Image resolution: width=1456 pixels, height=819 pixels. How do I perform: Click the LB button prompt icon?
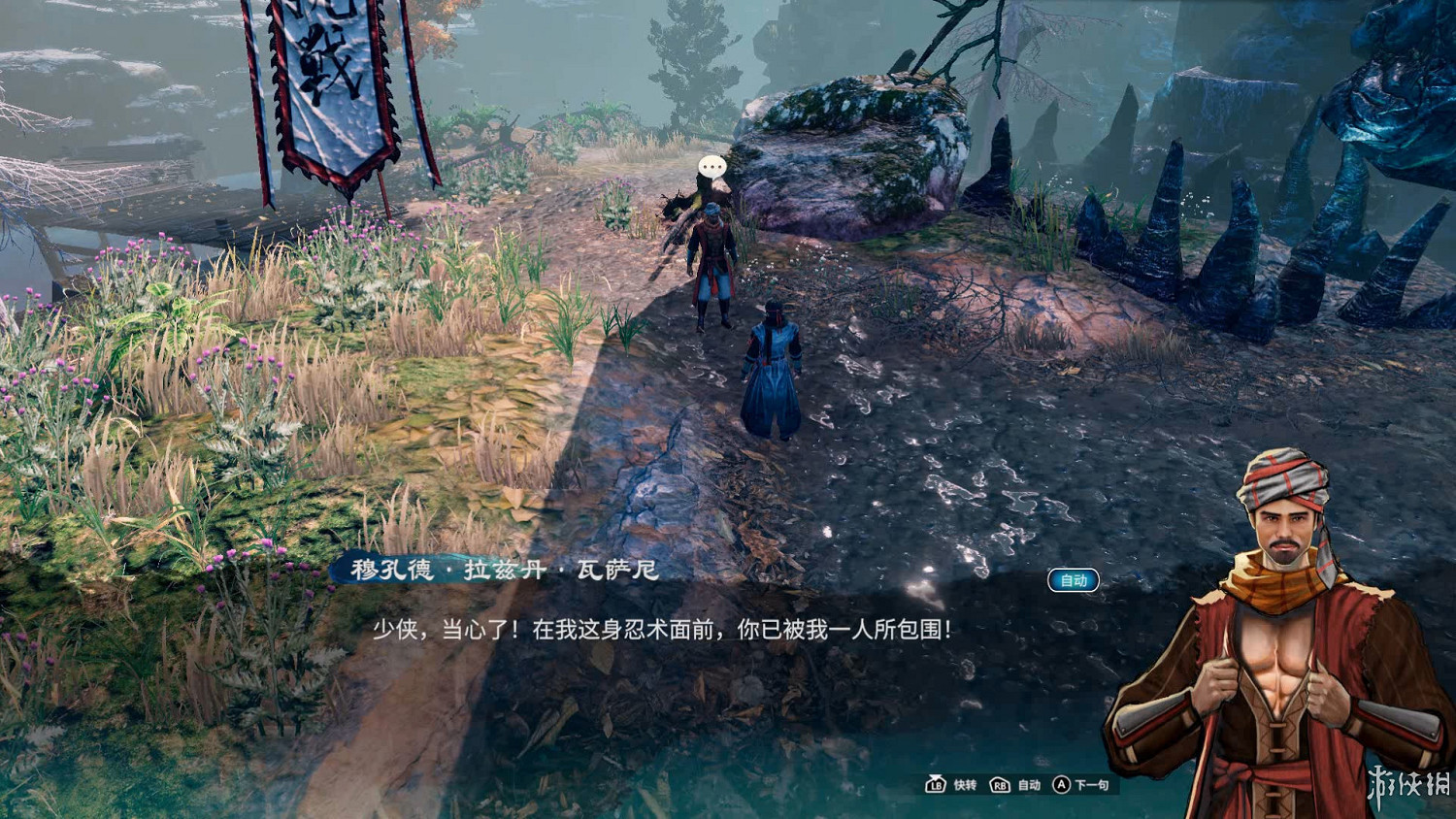point(936,784)
